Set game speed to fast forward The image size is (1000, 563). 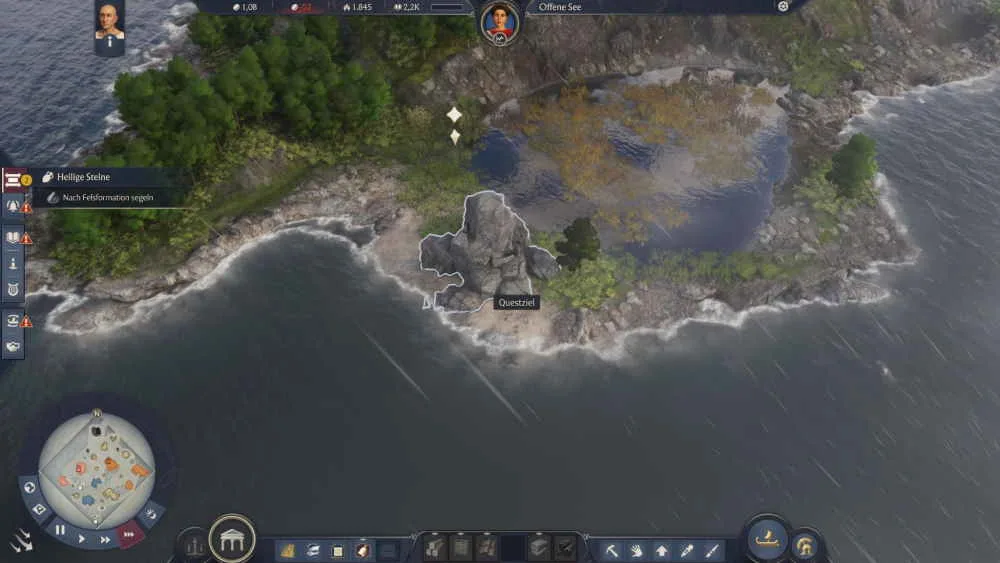click(106, 539)
